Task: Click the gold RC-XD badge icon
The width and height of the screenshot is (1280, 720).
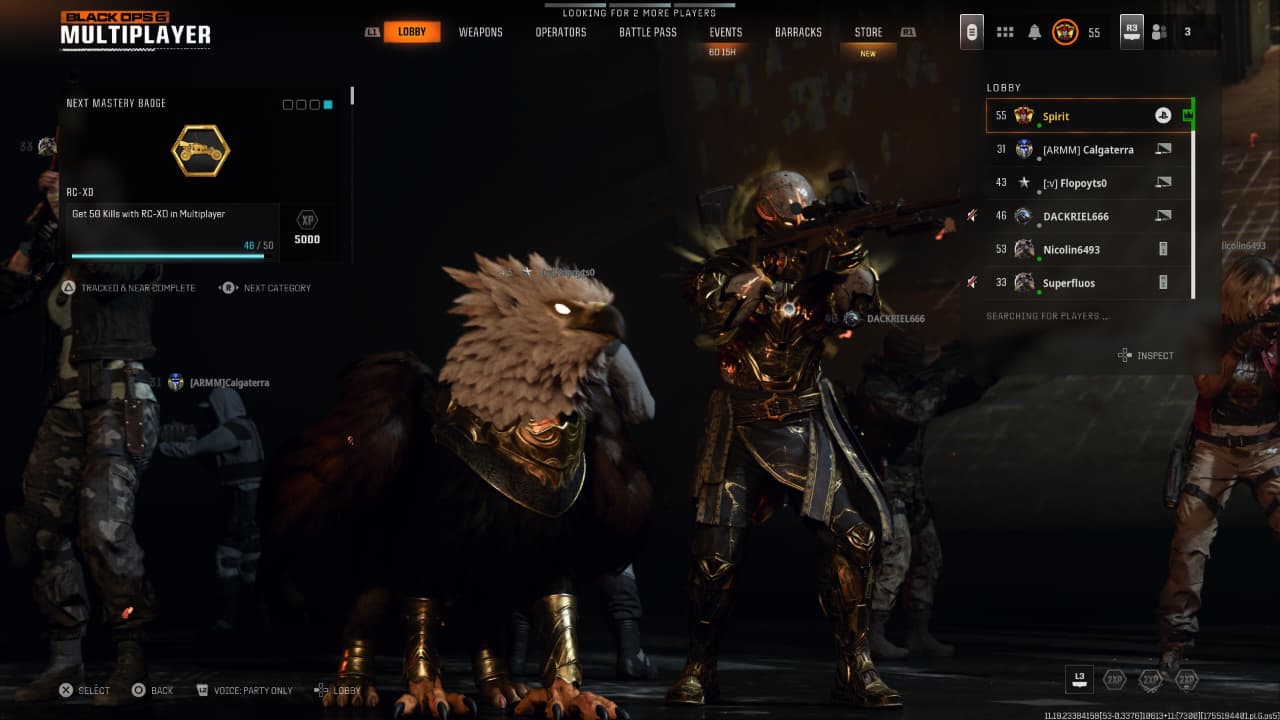Action: coord(200,151)
